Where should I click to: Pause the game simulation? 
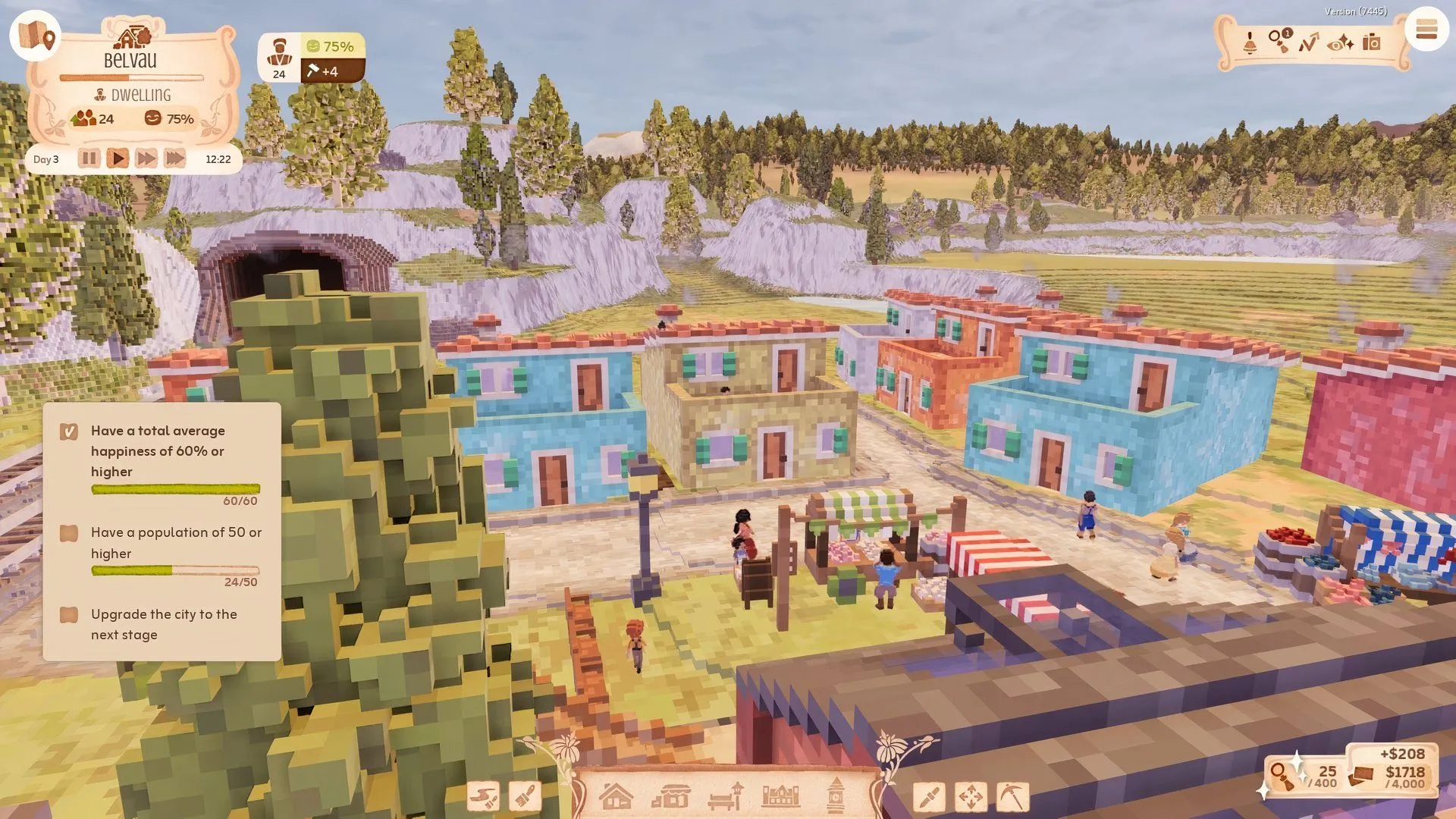[x=89, y=158]
